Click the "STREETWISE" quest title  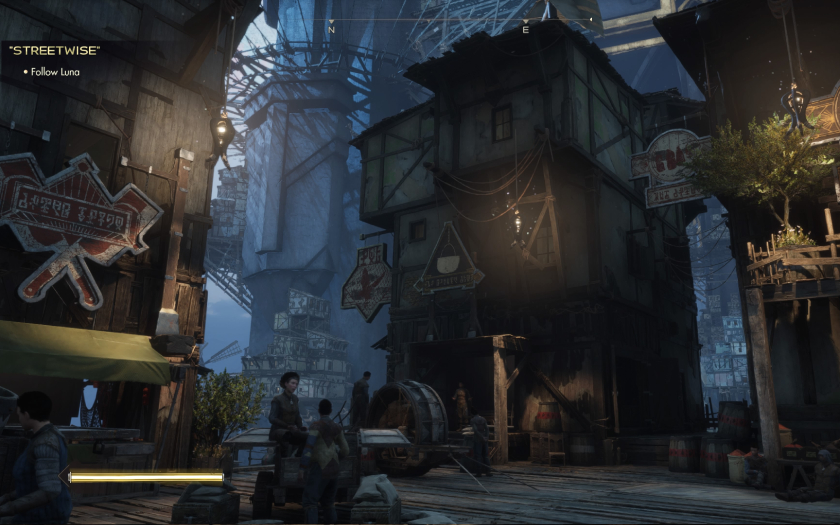54,50
